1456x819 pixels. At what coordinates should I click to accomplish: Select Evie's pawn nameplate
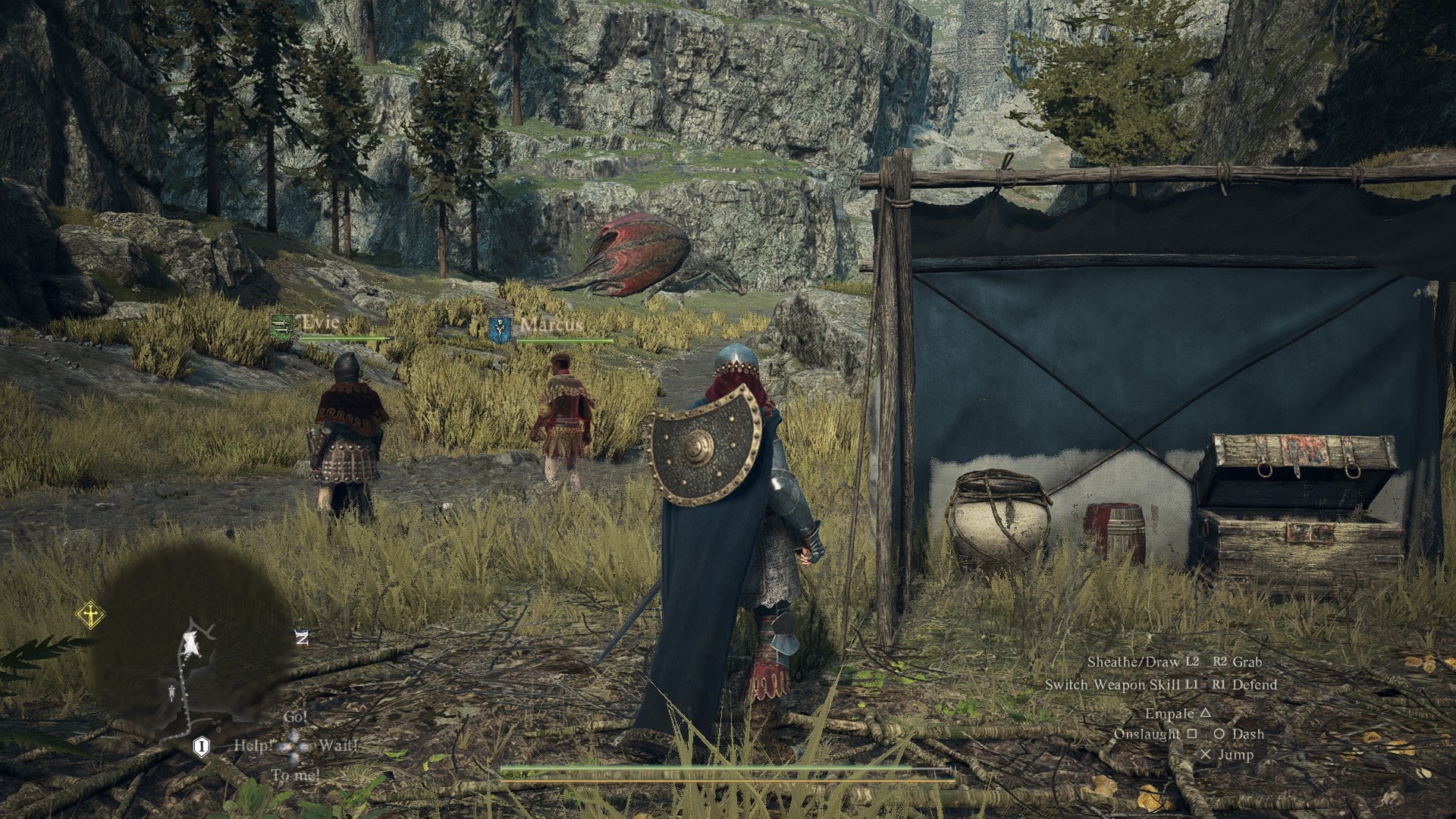320,323
